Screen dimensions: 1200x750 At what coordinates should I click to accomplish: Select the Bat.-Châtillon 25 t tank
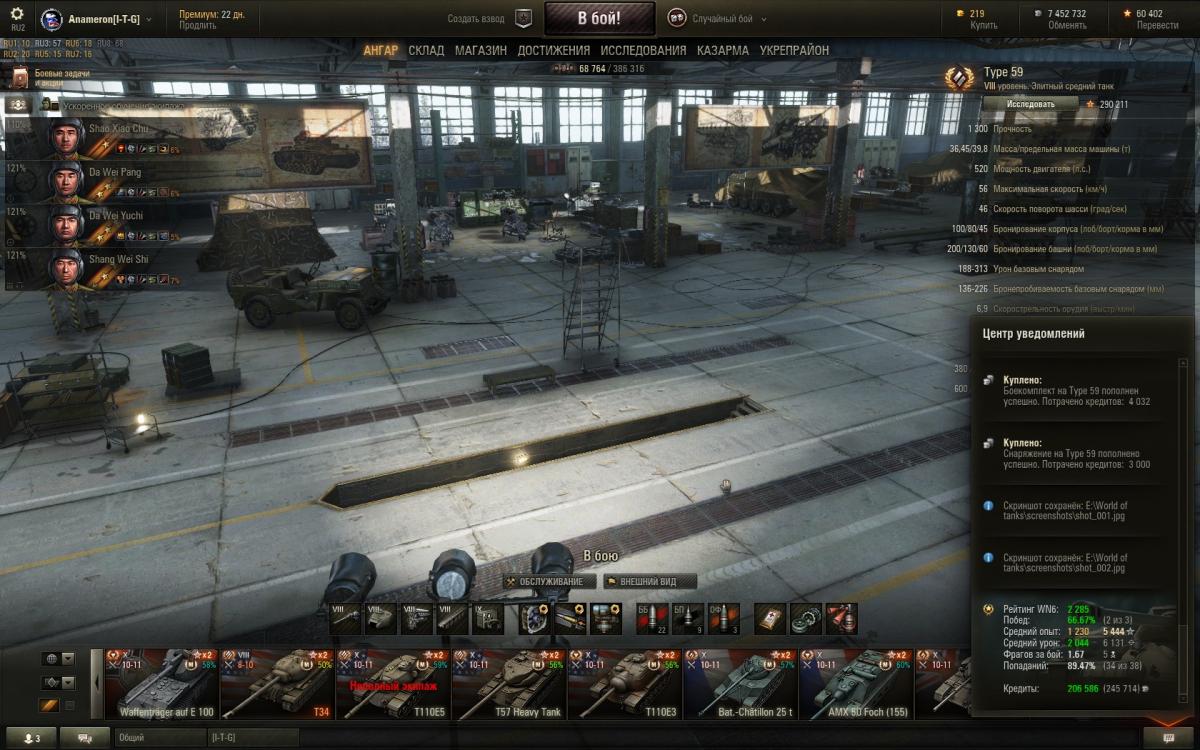tap(741, 685)
